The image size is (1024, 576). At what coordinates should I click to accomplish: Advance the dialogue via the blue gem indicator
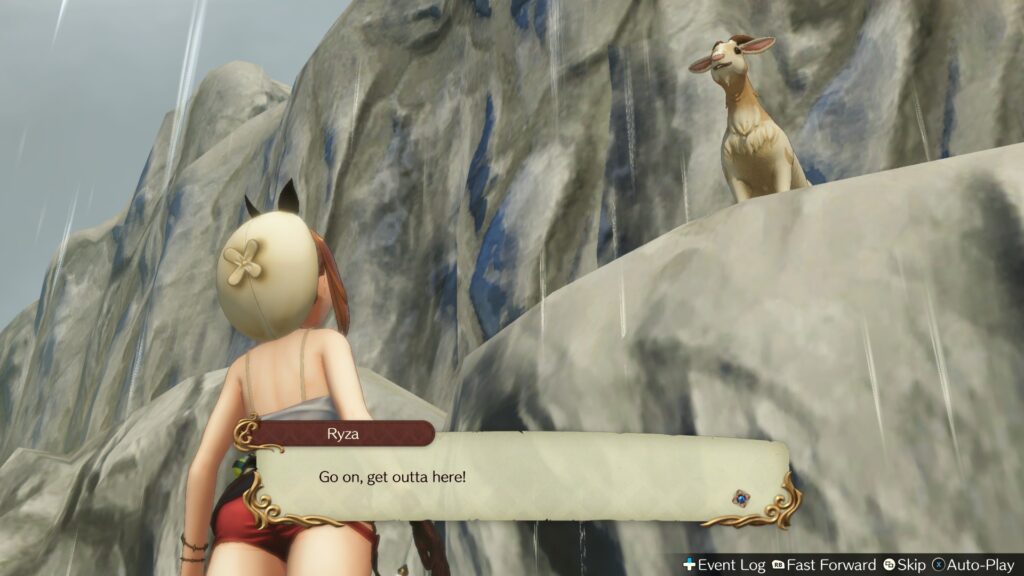(740, 496)
